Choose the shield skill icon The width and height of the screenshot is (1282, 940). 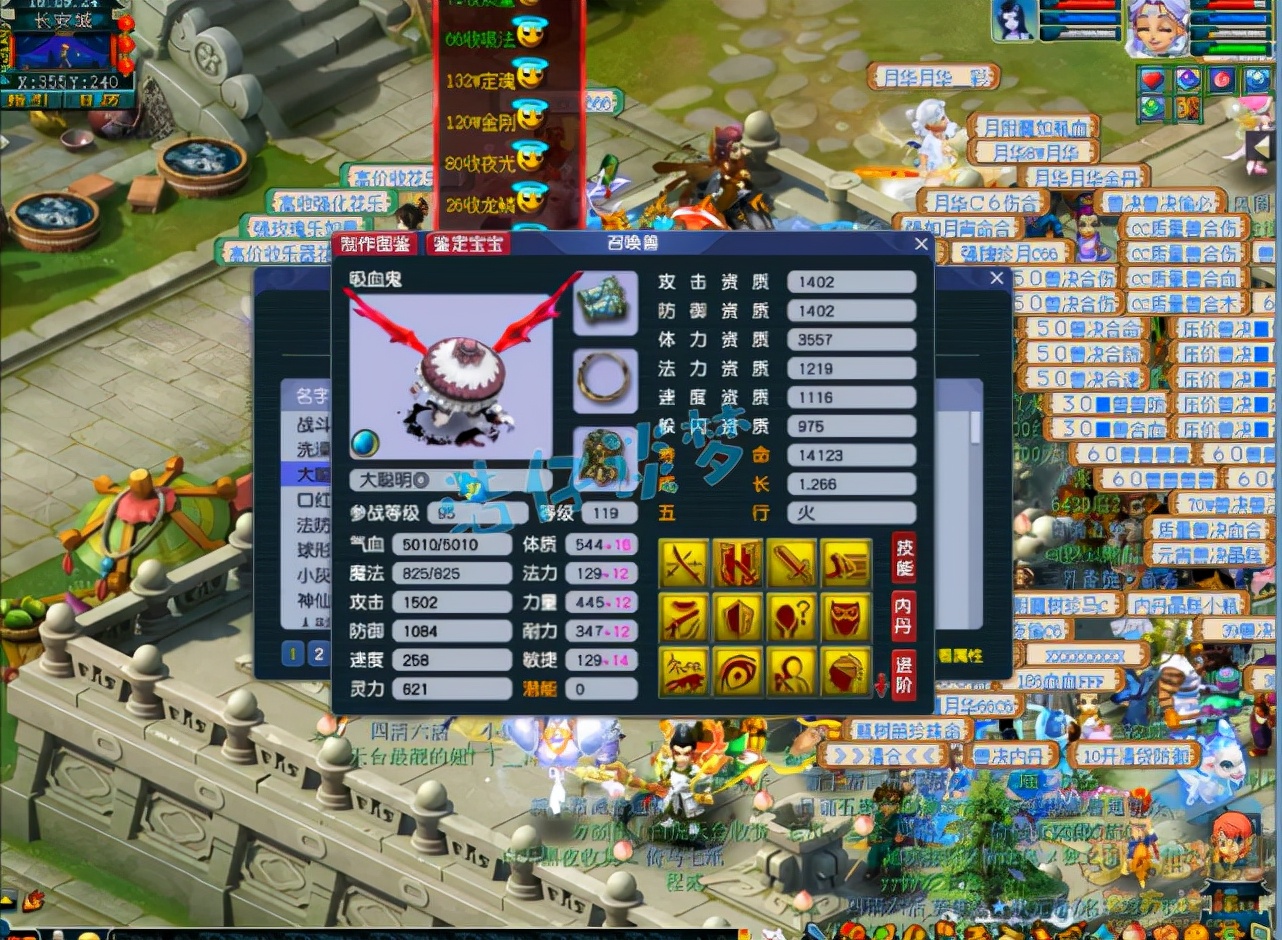[x=738, y=617]
